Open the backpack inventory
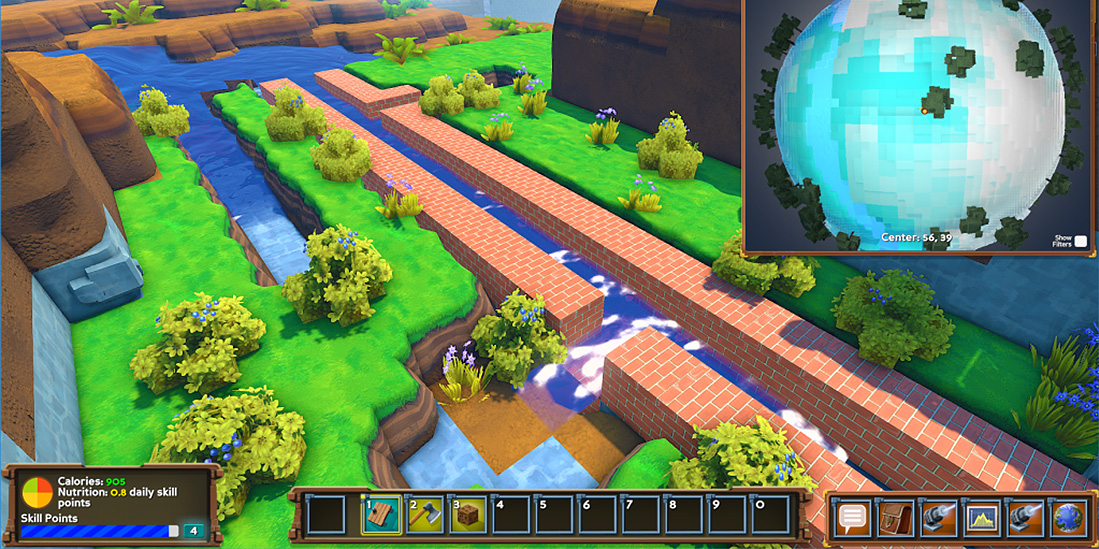1099x549 pixels. tap(895, 518)
